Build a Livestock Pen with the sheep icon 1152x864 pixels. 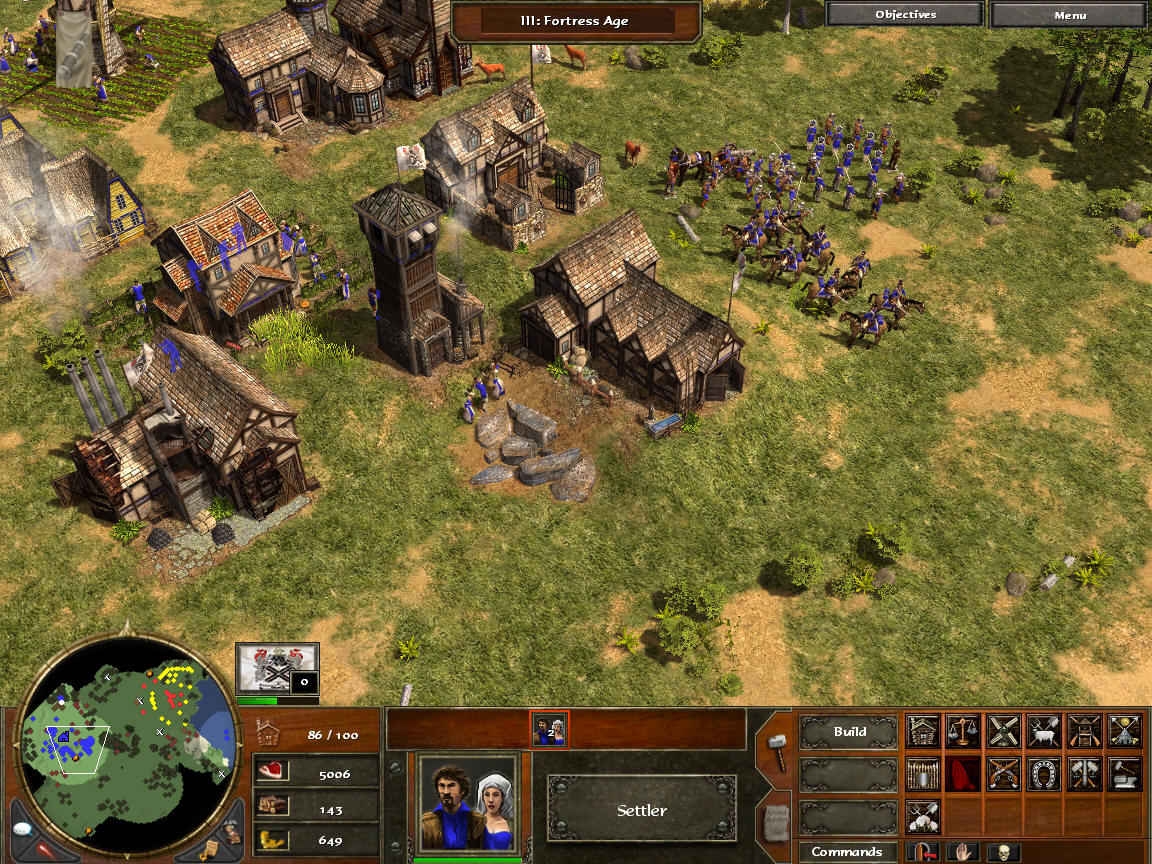1043,731
